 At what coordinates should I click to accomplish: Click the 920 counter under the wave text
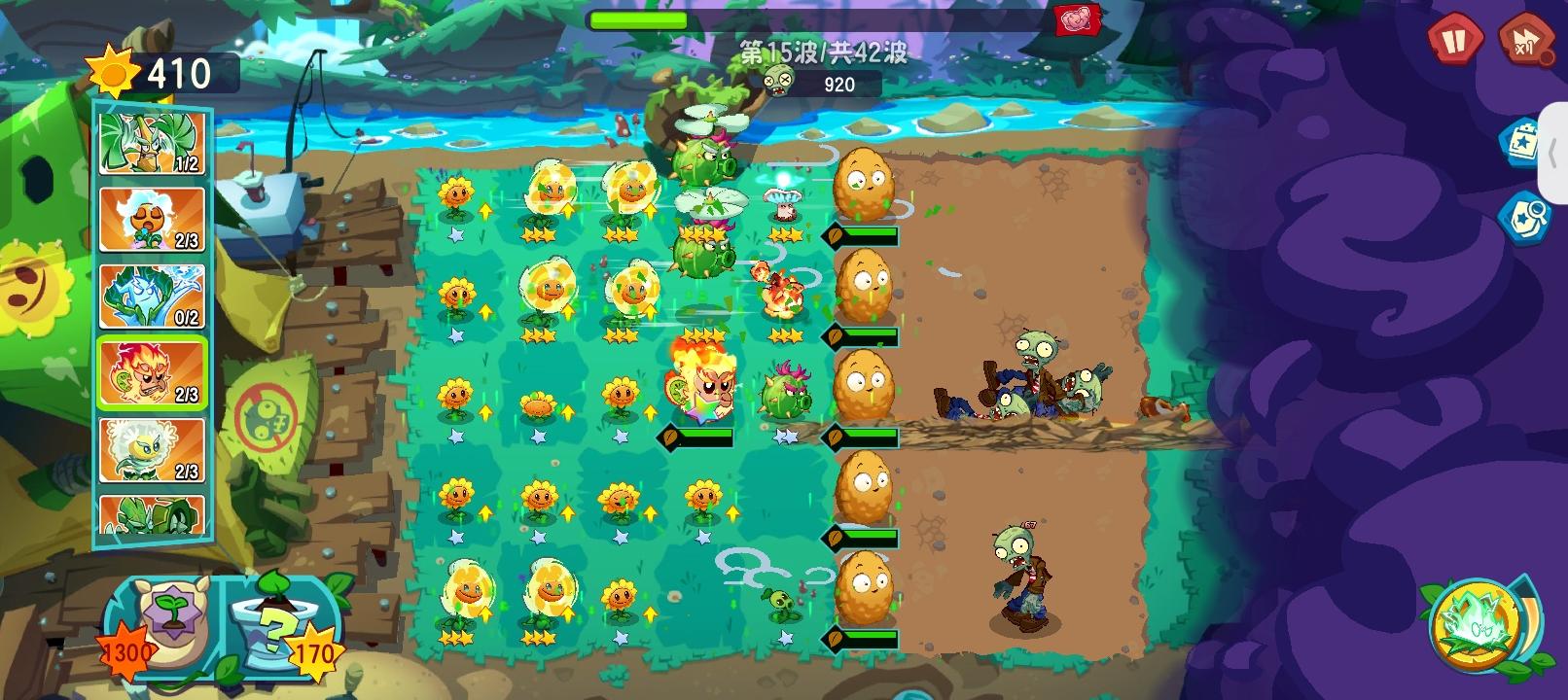click(x=837, y=86)
